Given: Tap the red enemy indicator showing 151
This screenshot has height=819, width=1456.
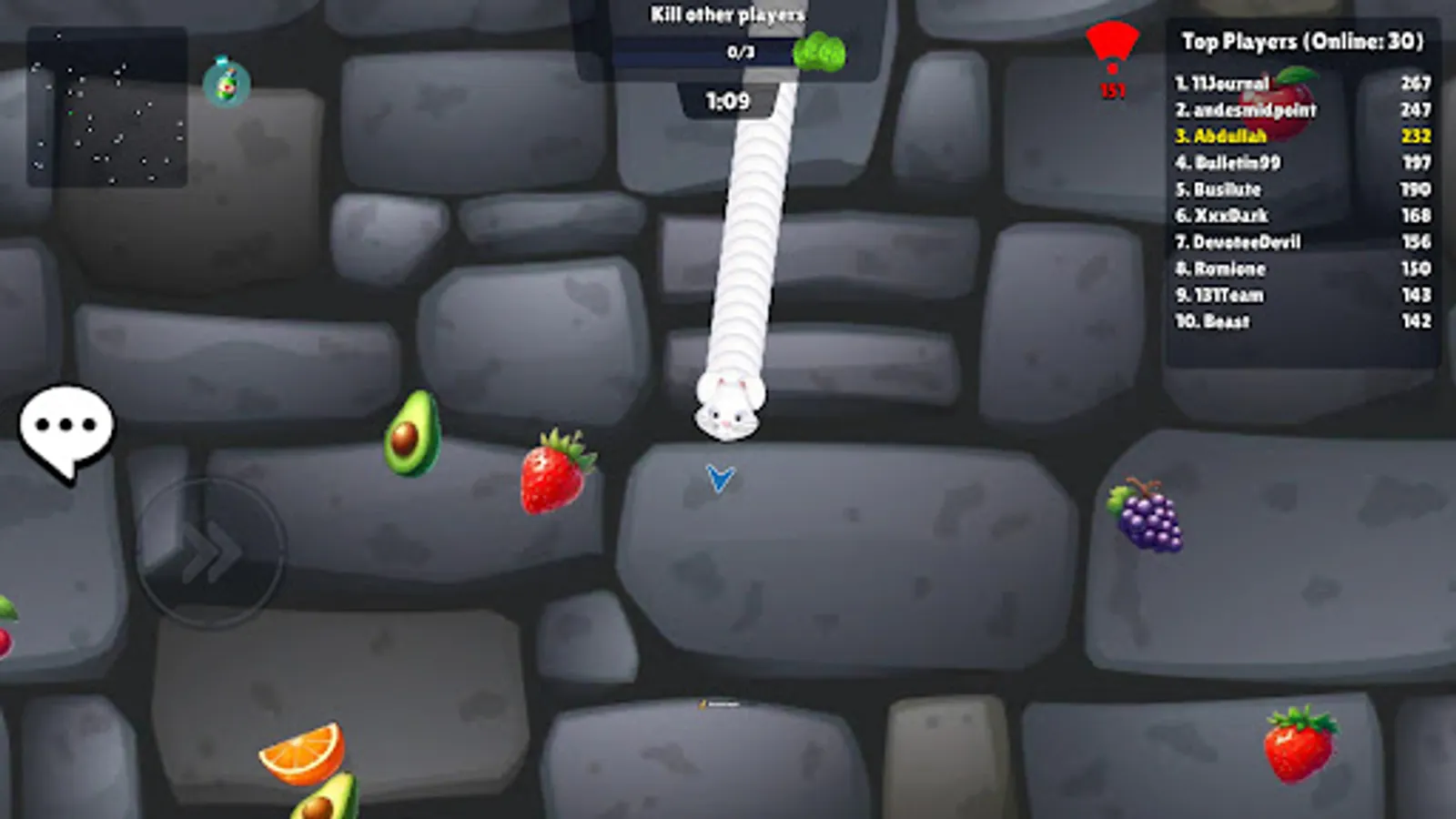Looking at the screenshot, I should [1112, 55].
